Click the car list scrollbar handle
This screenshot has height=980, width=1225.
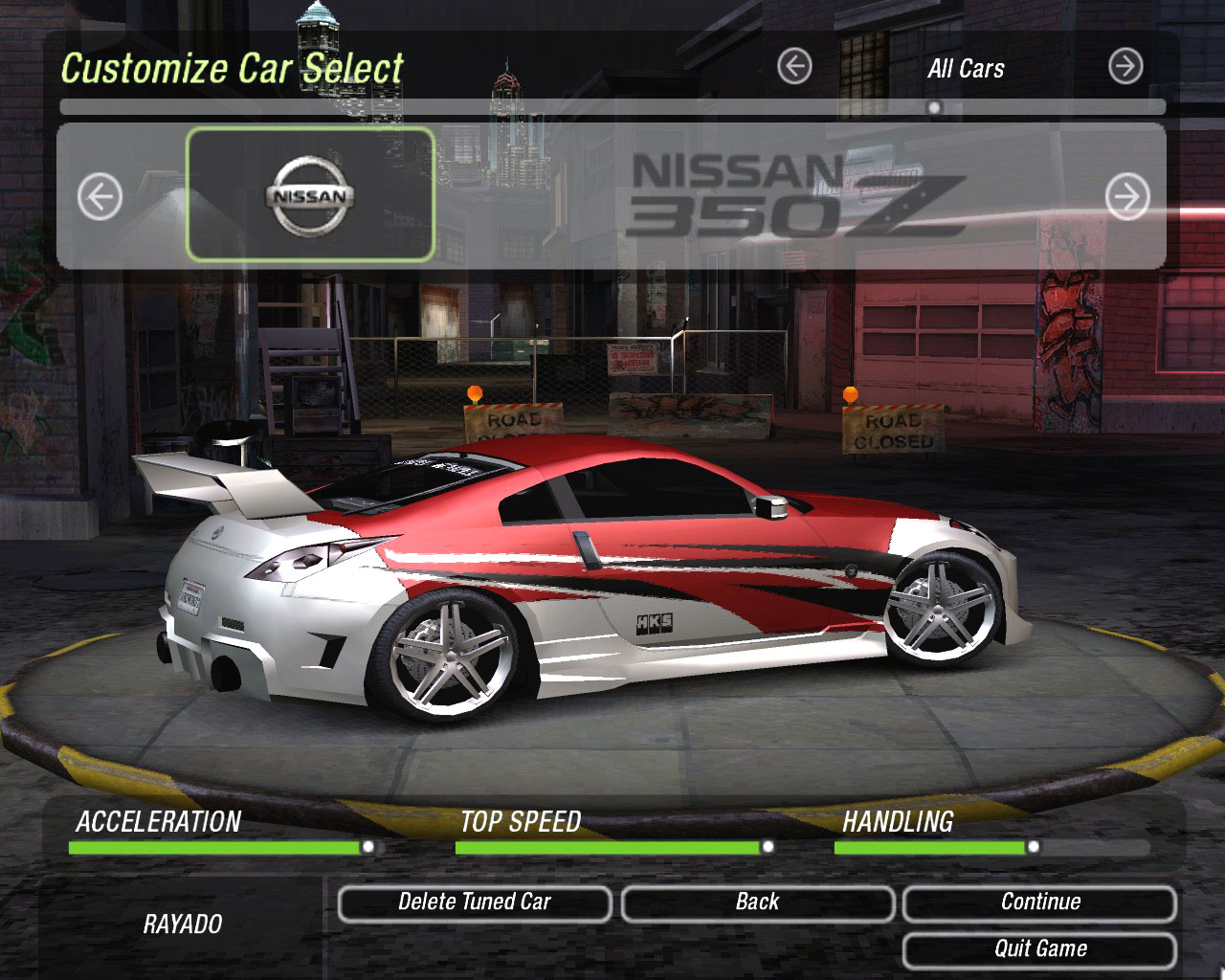(x=934, y=107)
